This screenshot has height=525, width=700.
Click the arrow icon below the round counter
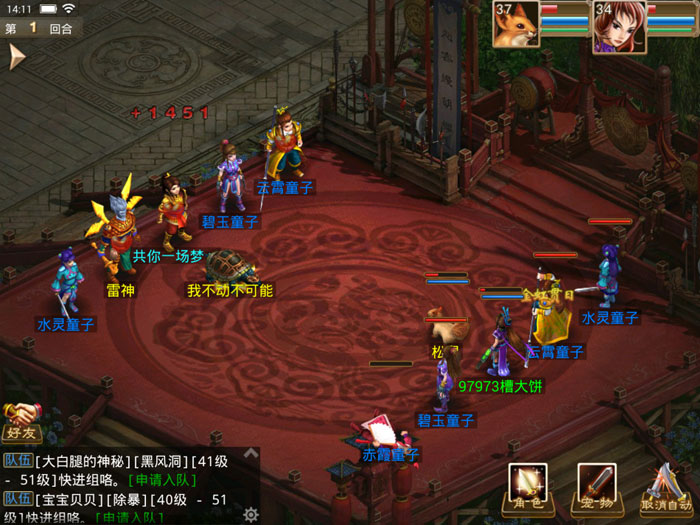pyautogui.click(x=16, y=57)
